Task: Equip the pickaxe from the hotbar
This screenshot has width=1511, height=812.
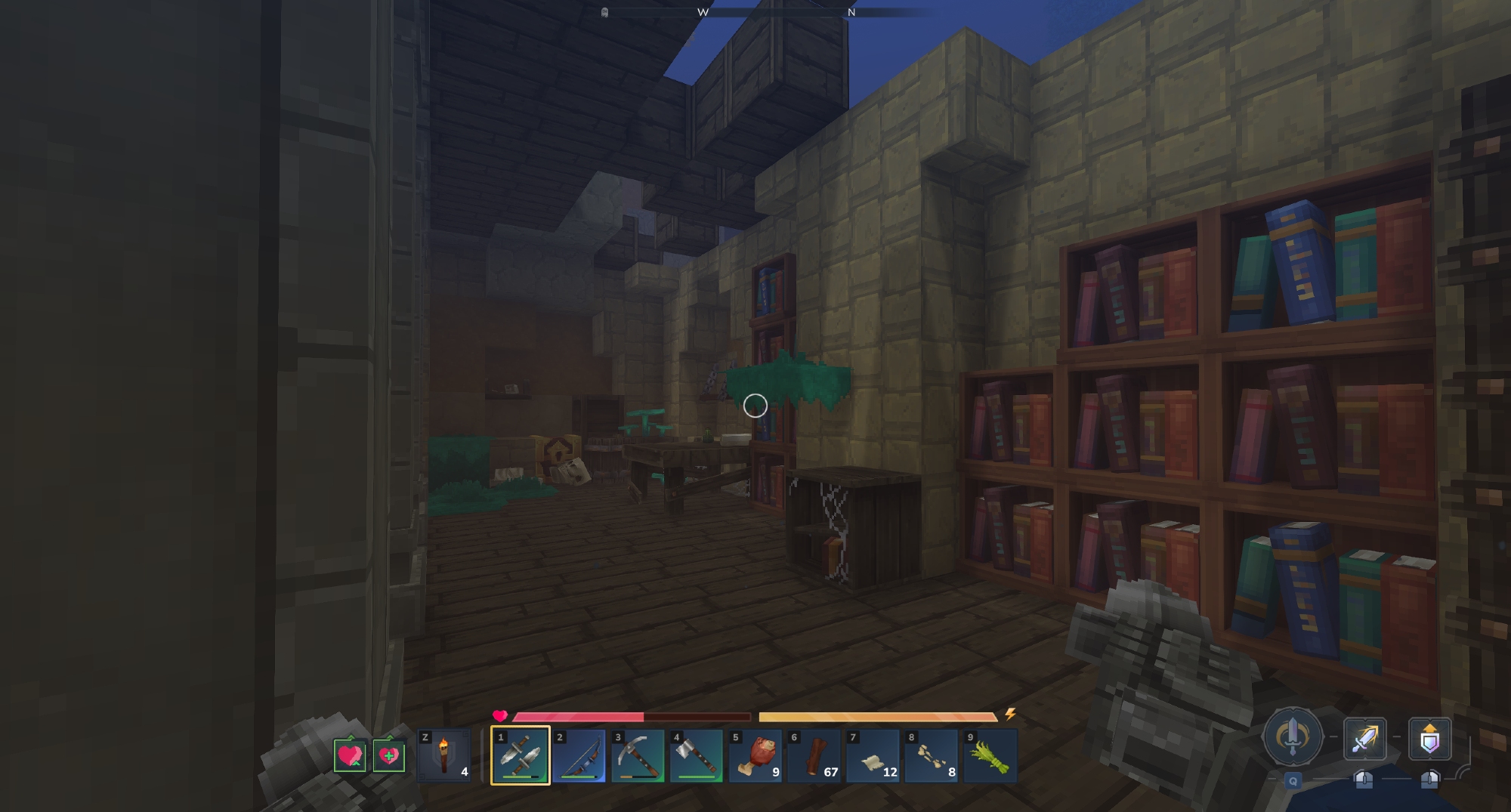Action: pyautogui.click(x=638, y=755)
